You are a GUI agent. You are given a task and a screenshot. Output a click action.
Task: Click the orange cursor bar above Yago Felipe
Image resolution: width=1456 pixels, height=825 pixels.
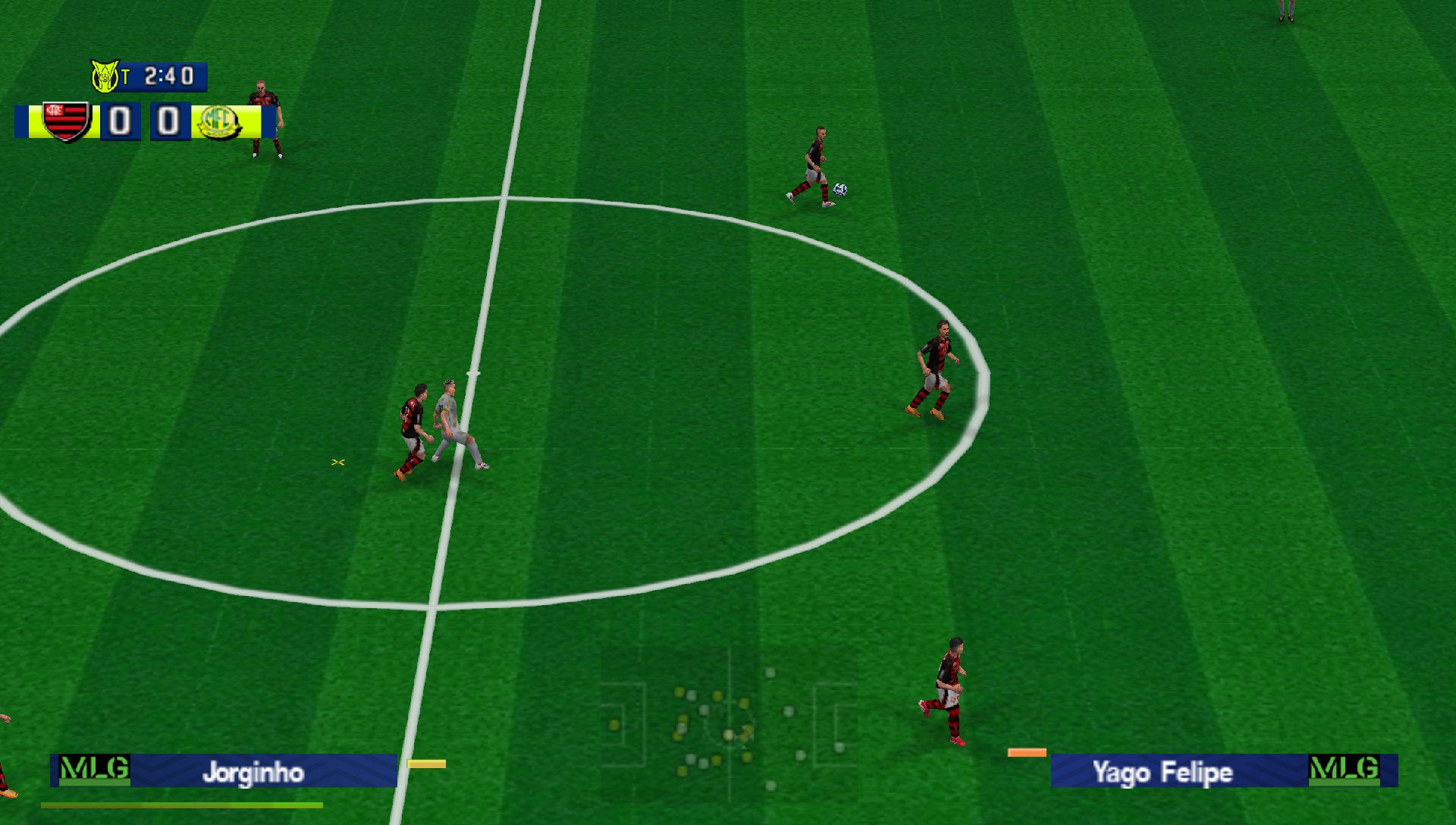(1027, 752)
